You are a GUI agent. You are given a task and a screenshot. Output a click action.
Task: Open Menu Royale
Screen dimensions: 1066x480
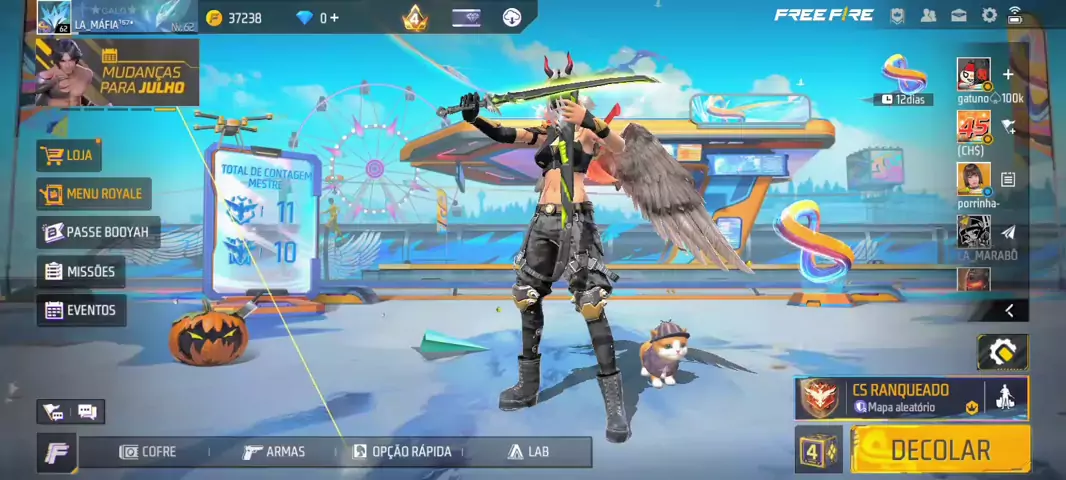(93, 194)
